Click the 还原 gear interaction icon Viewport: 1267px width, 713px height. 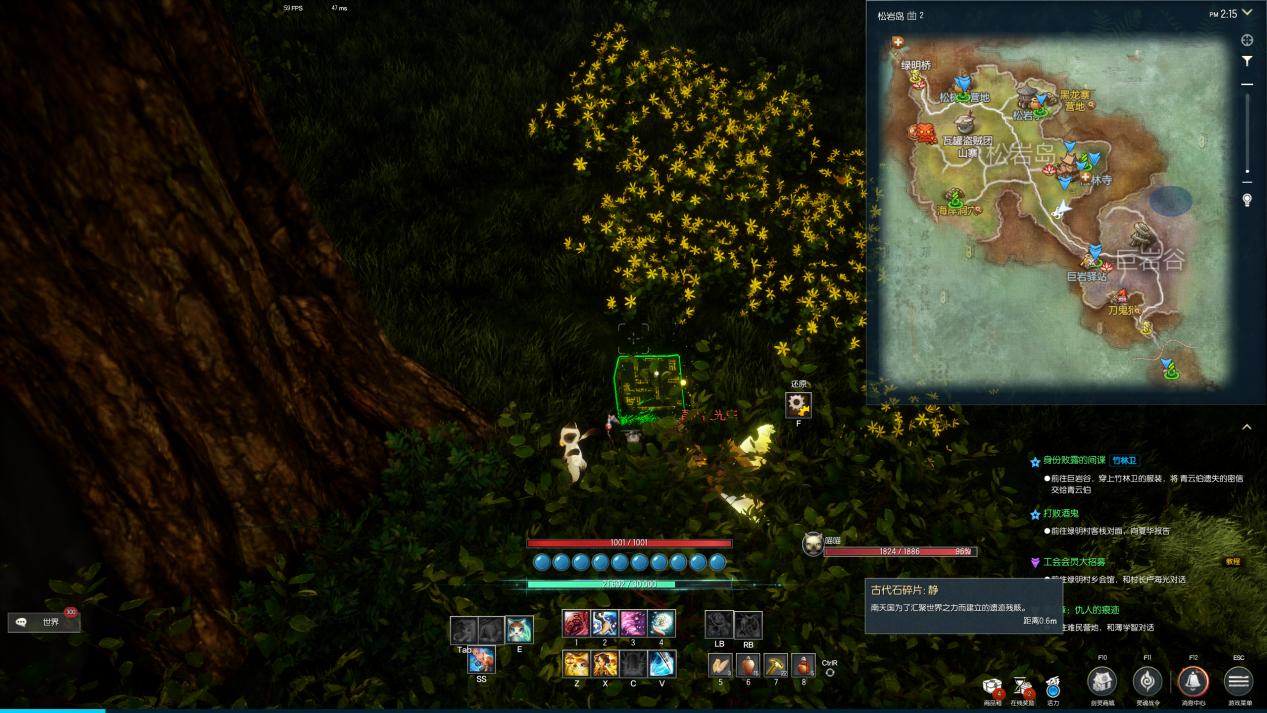click(x=798, y=404)
